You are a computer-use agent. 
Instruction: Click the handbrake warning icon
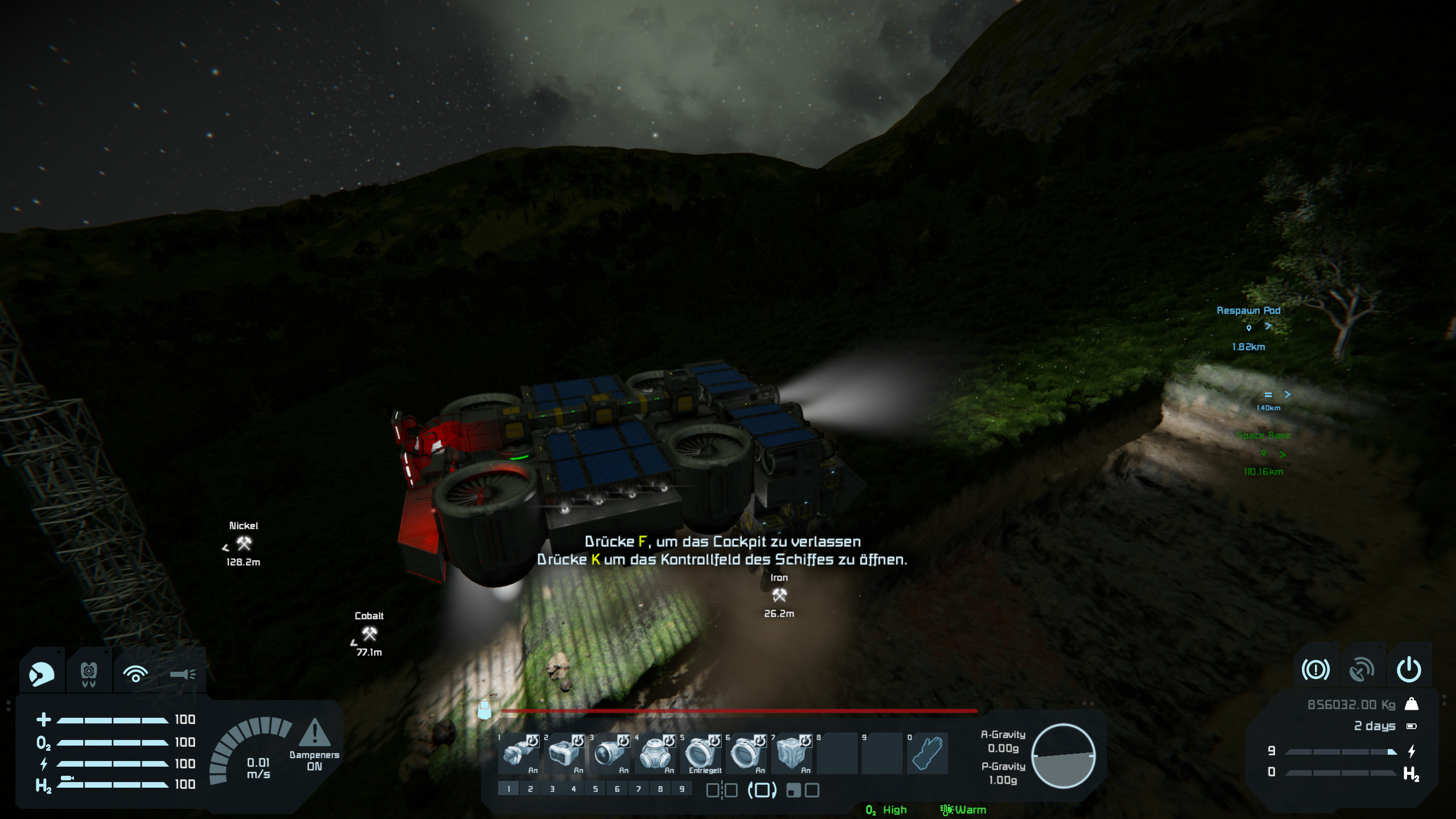(x=1316, y=669)
